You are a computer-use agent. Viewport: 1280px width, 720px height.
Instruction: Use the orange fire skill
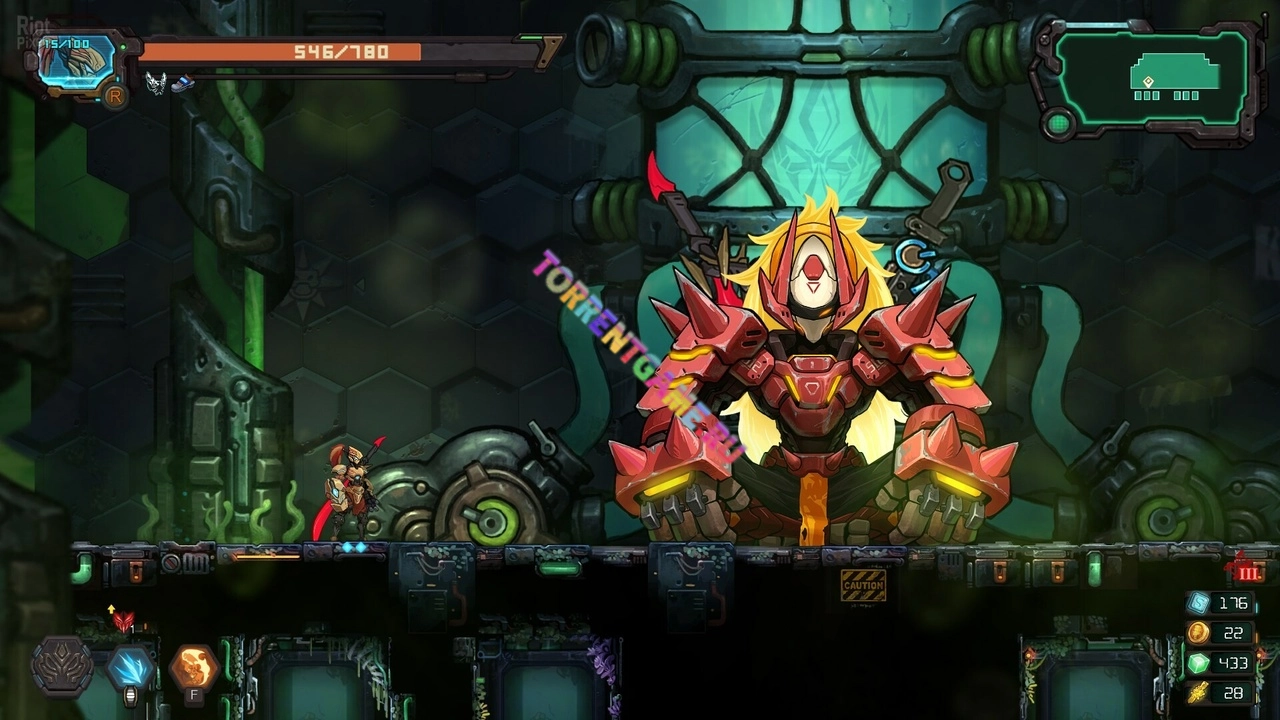[194, 666]
